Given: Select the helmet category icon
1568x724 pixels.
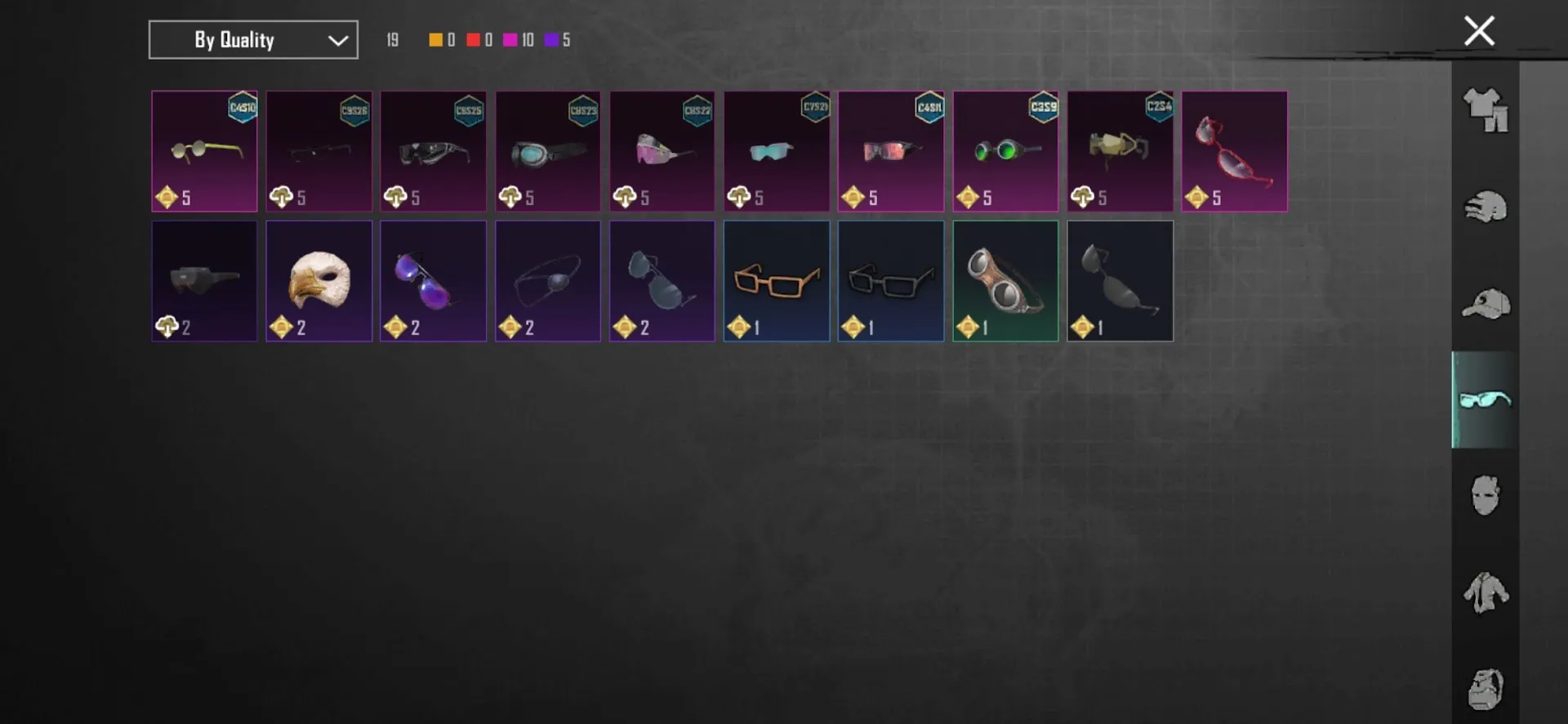Looking at the screenshot, I should [x=1486, y=207].
